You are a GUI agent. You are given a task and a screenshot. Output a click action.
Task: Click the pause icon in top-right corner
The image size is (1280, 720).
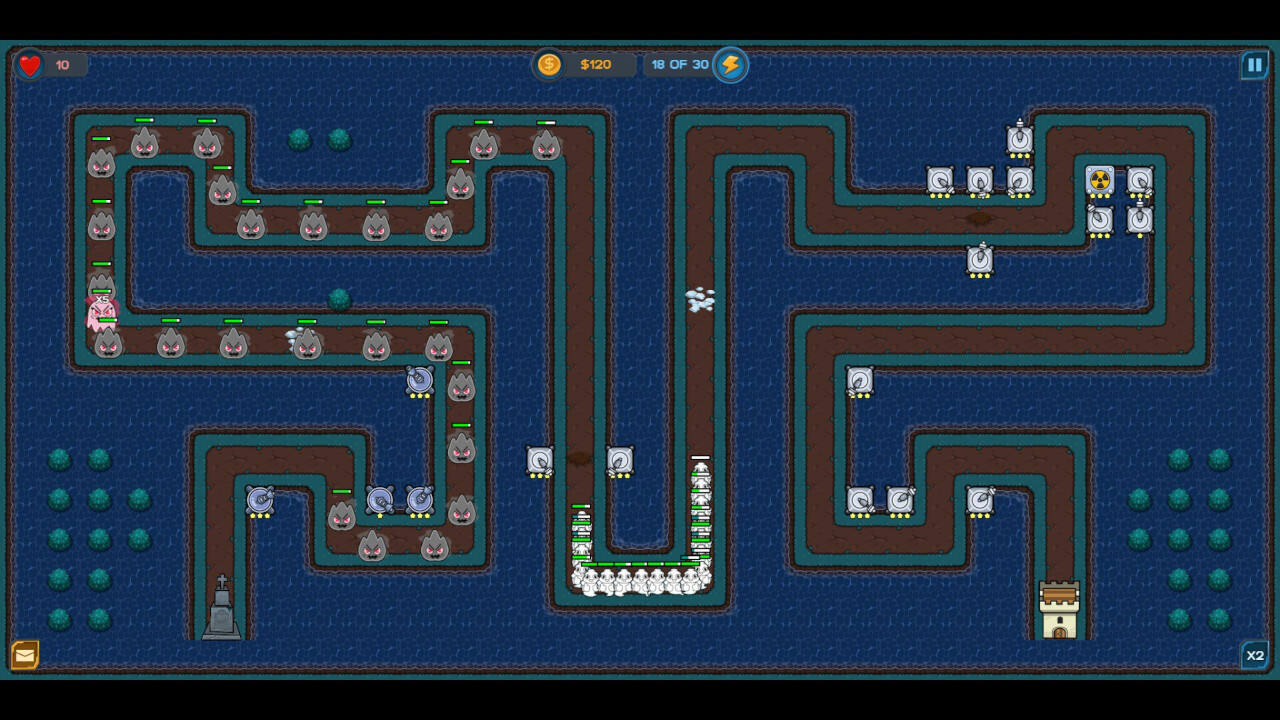(x=1254, y=64)
